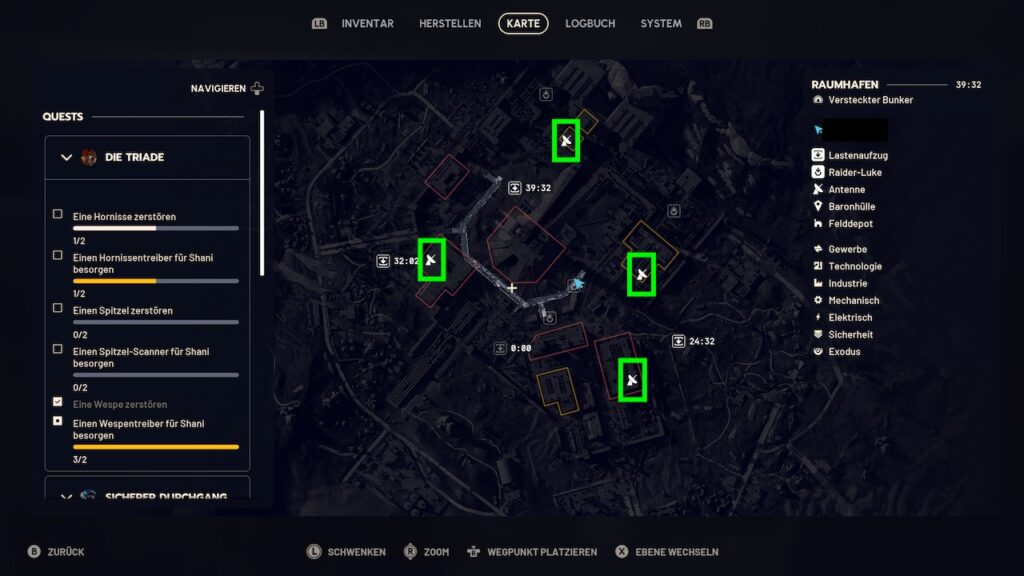Image resolution: width=1024 pixels, height=576 pixels.
Task: Select the Karte tab
Action: tap(523, 23)
